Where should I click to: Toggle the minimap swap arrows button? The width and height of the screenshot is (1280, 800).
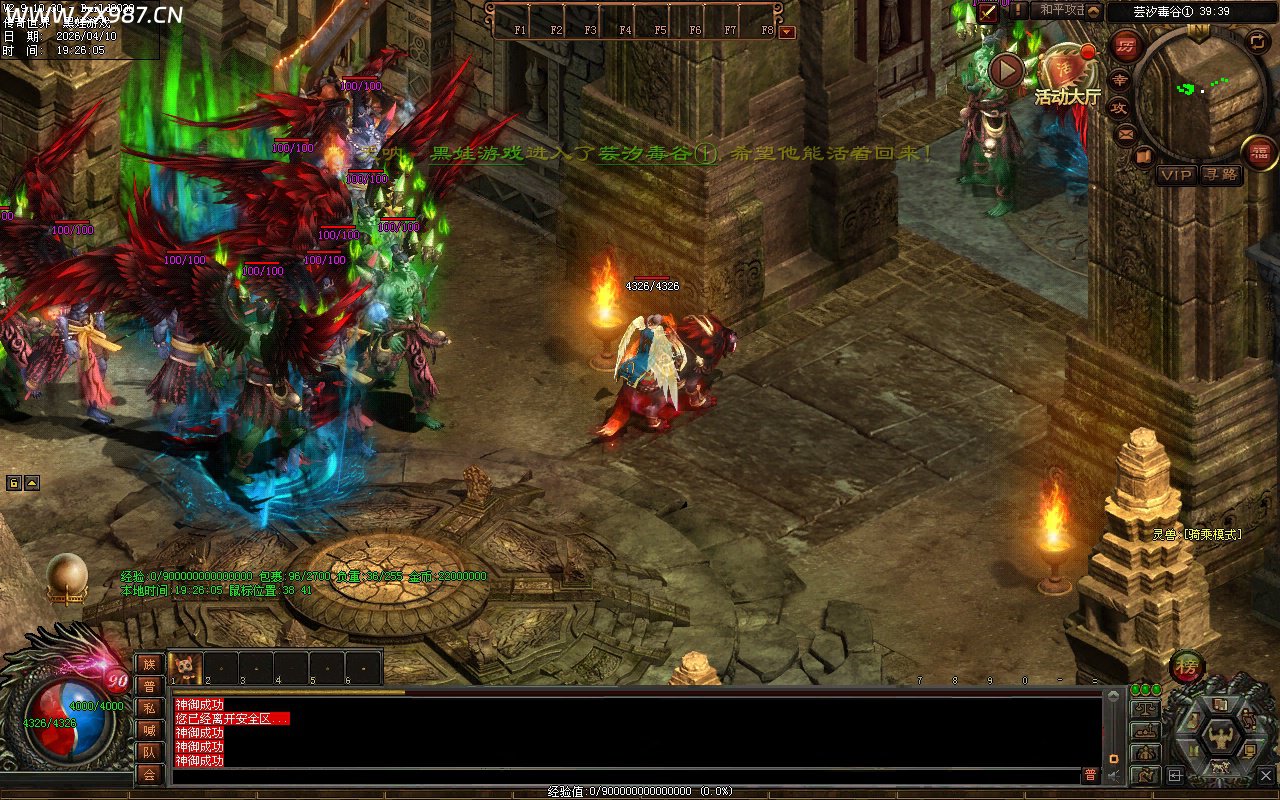tap(1257, 41)
